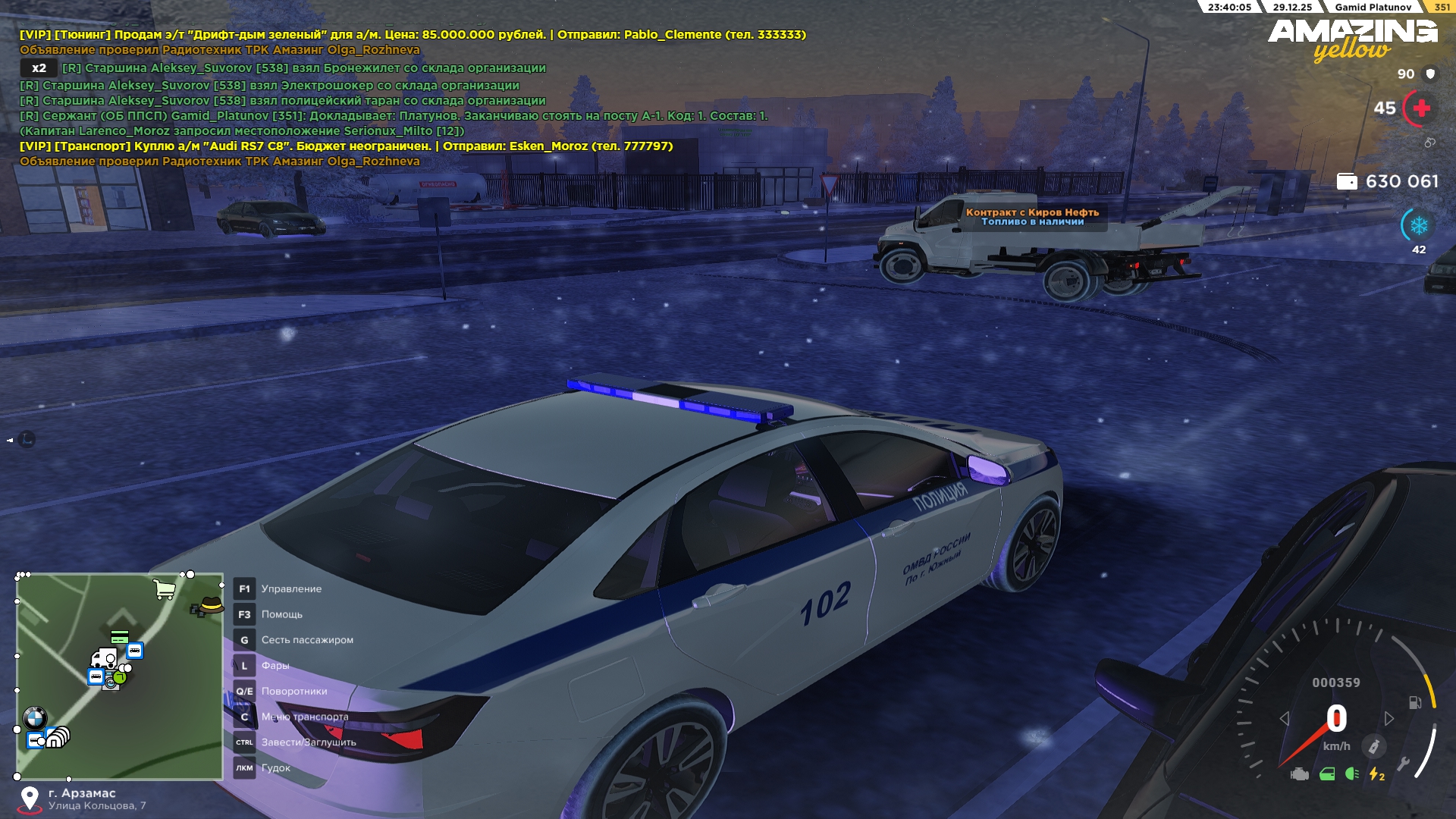Screen dimensions: 1456x819
Task: Click the wrench icon on the speedometer
Action: point(1403,764)
